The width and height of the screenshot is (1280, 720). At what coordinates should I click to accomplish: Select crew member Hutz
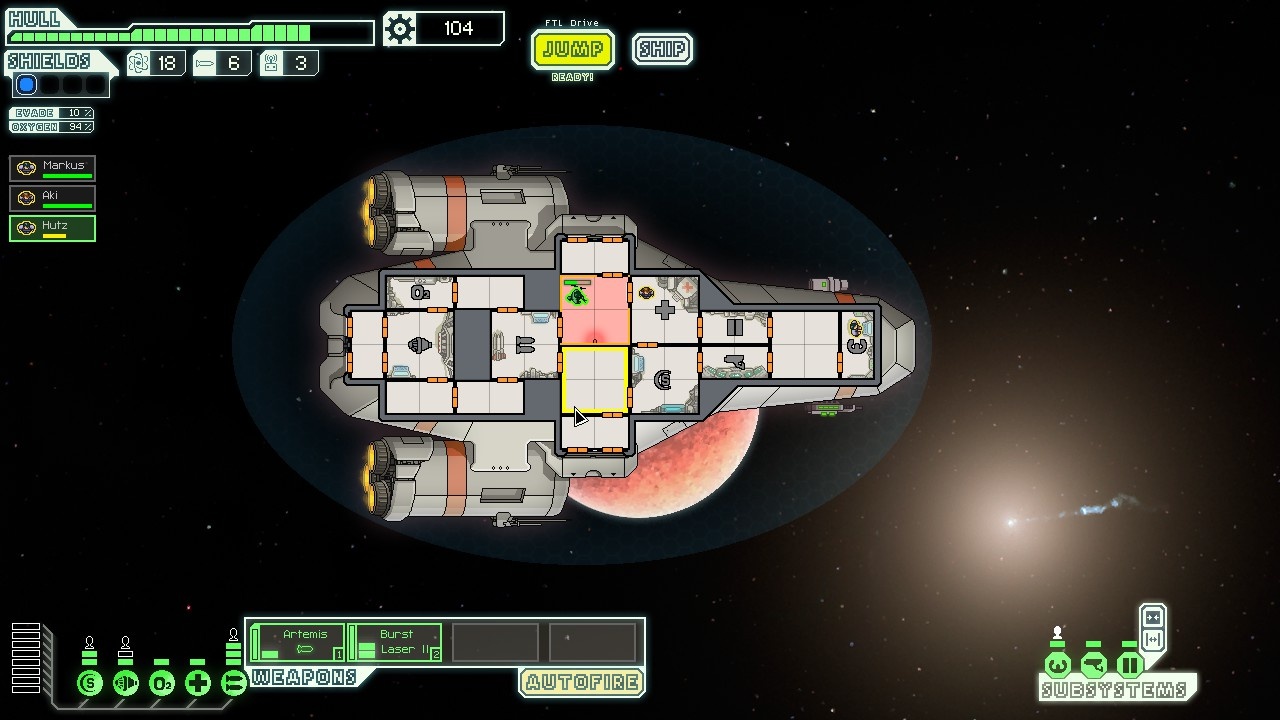[53, 228]
